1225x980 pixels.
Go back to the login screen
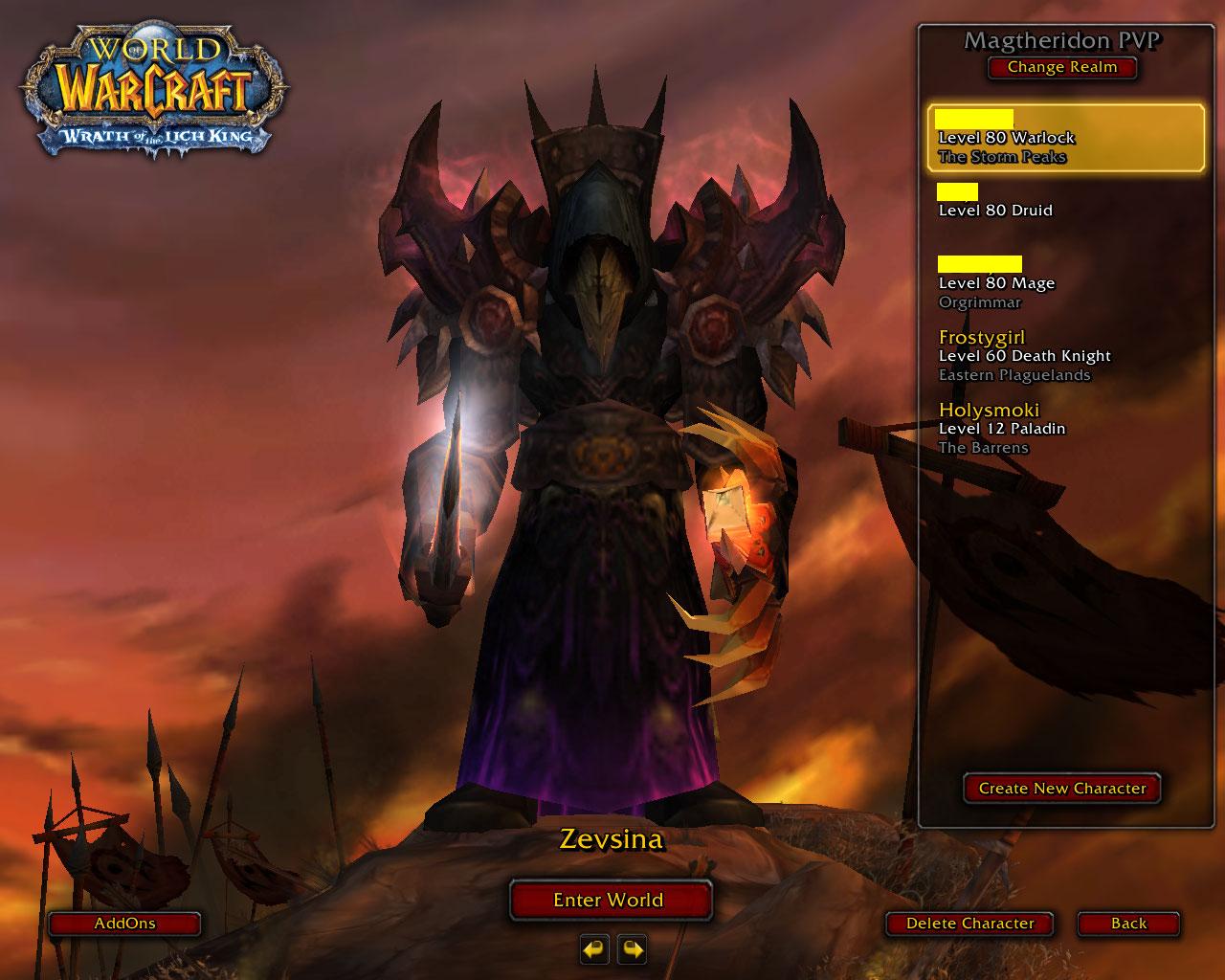pyautogui.click(x=1128, y=924)
